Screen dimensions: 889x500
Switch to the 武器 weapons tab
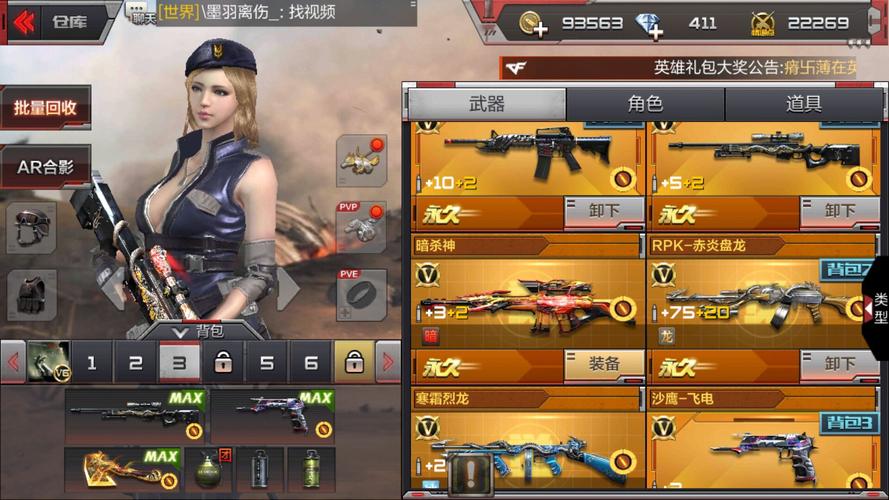click(x=487, y=104)
